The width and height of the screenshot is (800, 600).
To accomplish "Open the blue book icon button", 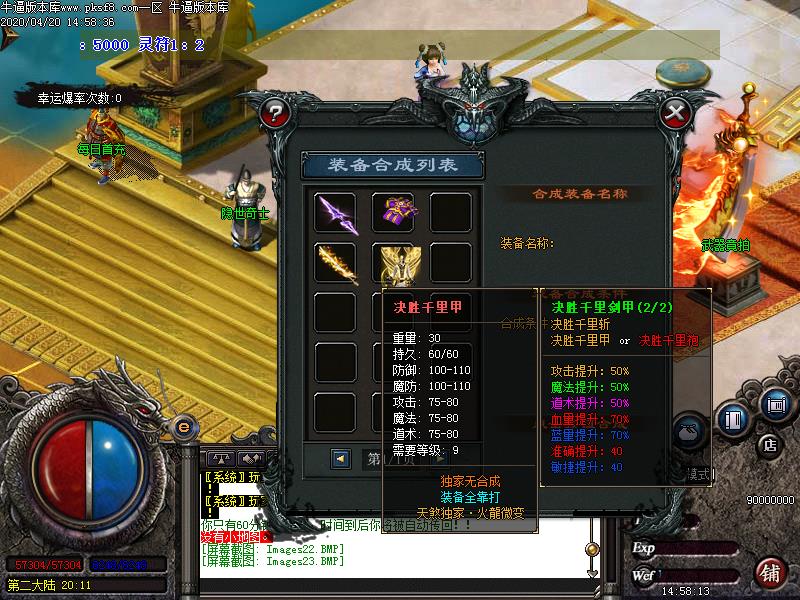I will click(x=733, y=419).
